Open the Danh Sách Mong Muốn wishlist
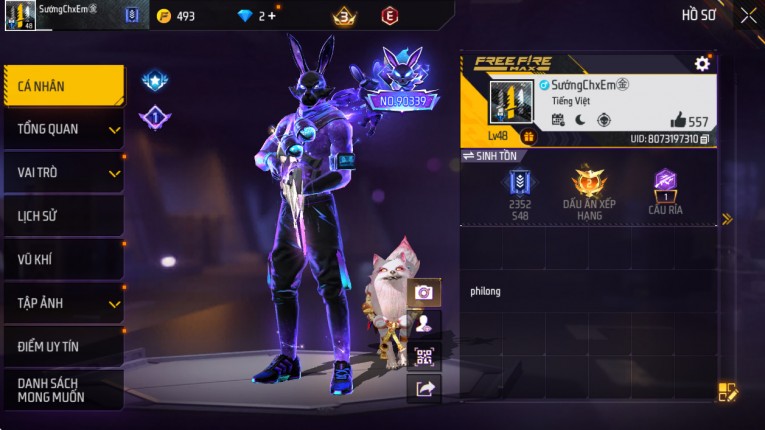The image size is (765, 430). (x=63, y=390)
